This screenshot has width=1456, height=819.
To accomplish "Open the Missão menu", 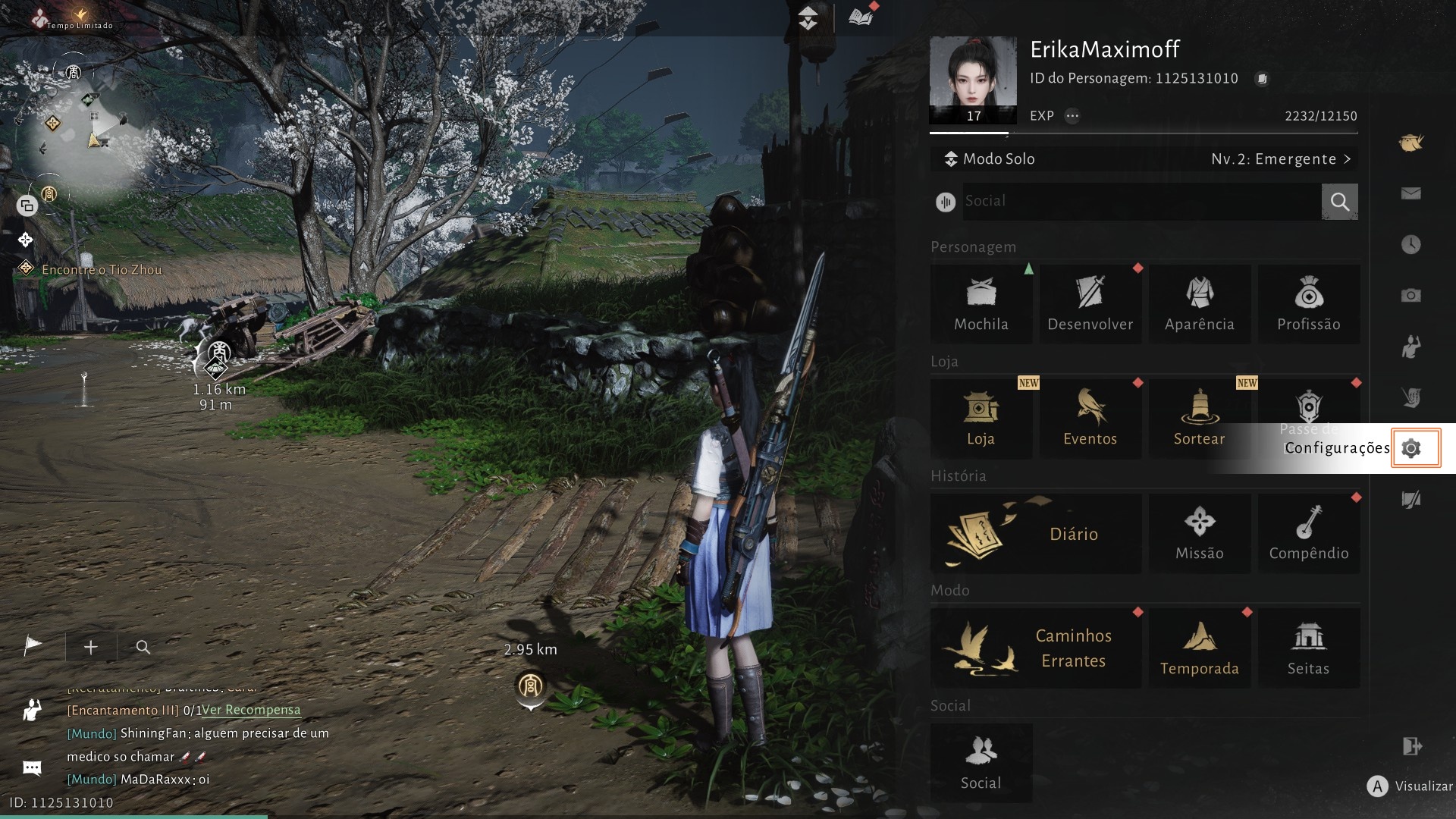I will click(1199, 534).
